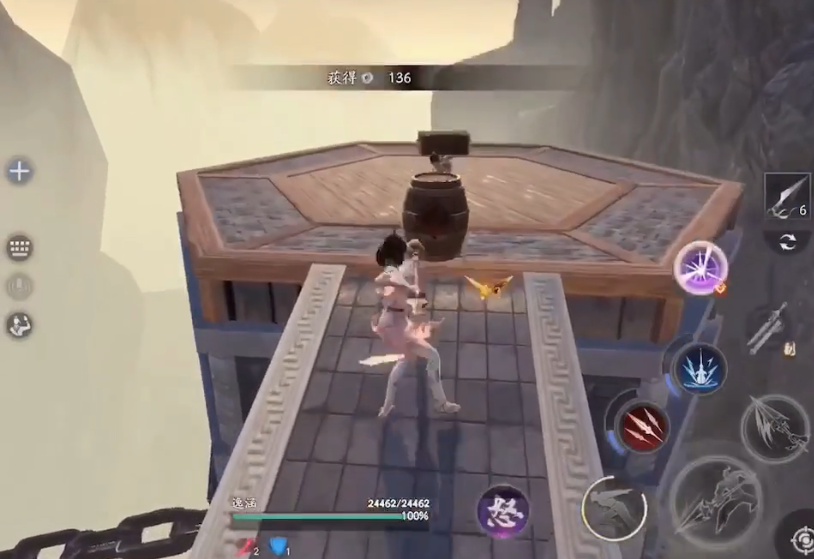Select the weapon slot showing 6
The width and height of the screenshot is (814, 559).
point(786,195)
